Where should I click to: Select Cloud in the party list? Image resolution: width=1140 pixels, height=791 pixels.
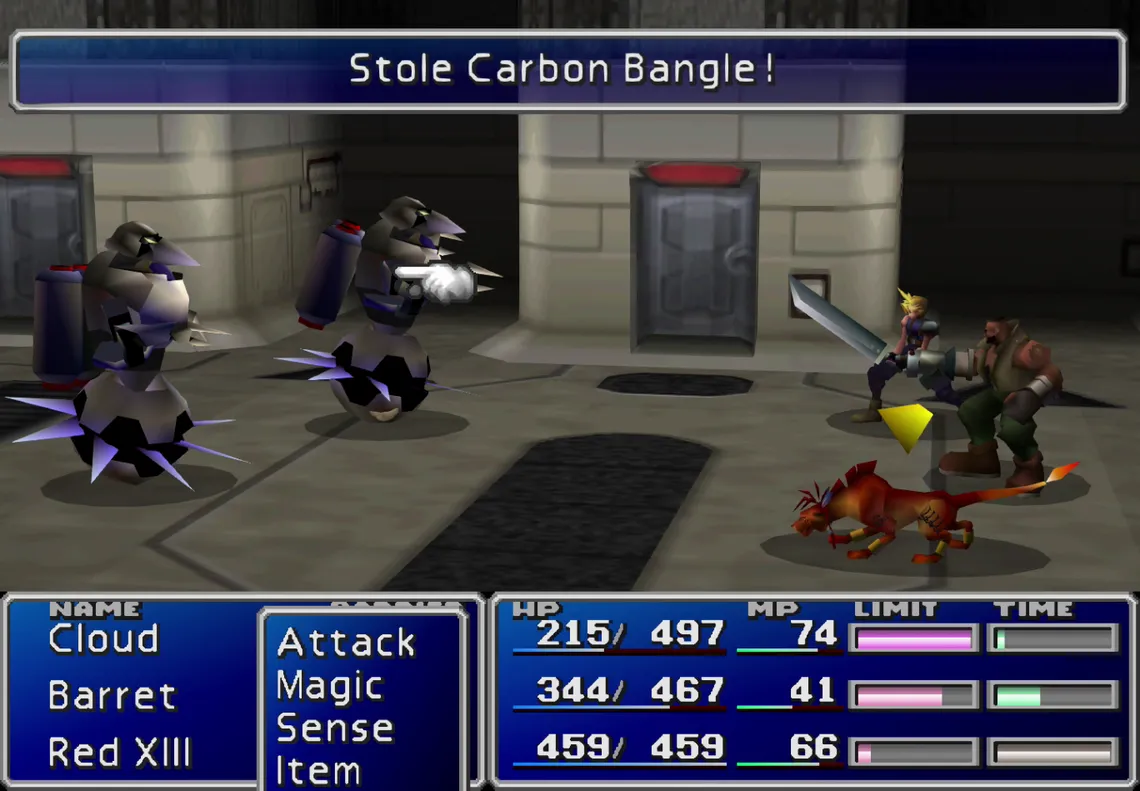click(104, 640)
